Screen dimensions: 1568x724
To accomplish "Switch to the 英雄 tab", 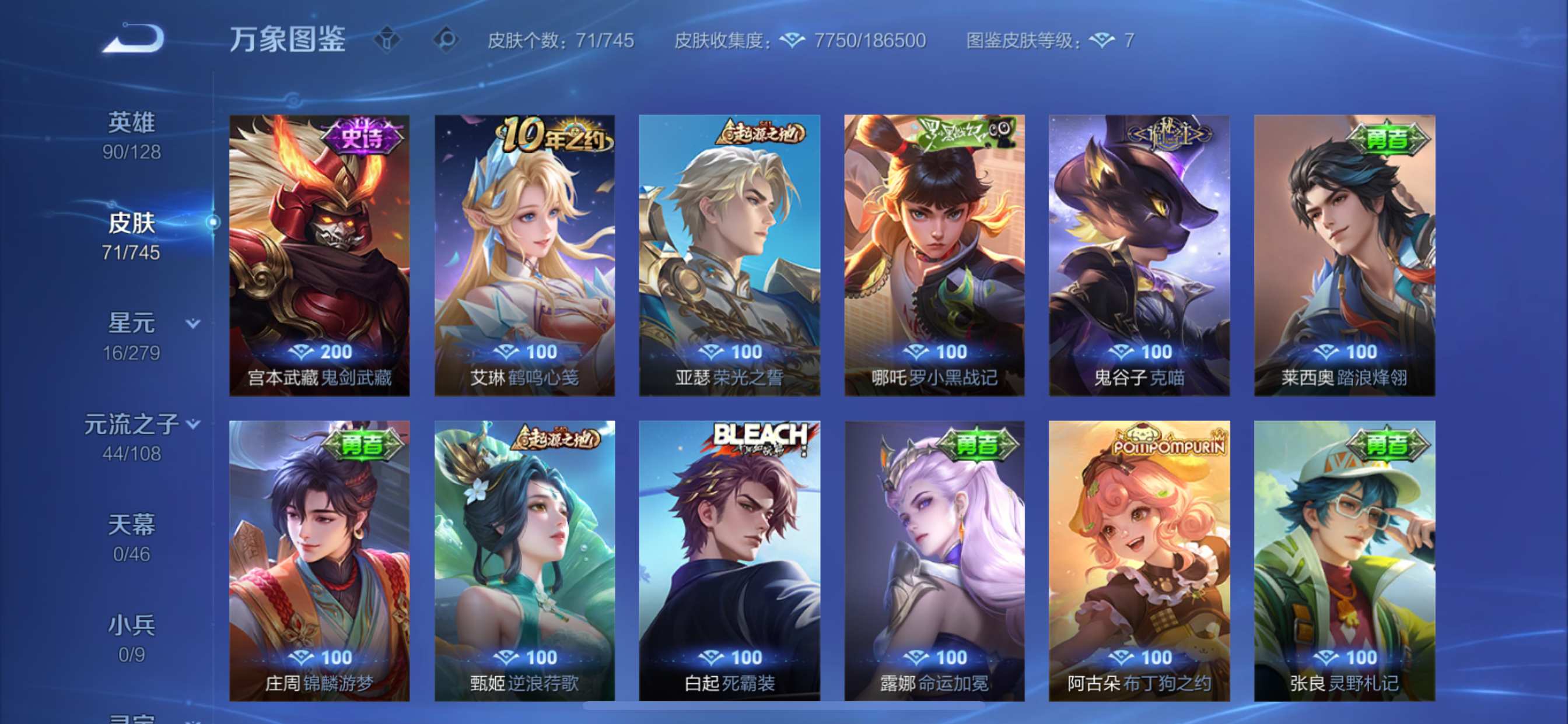I will pyautogui.click(x=131, y=135).
